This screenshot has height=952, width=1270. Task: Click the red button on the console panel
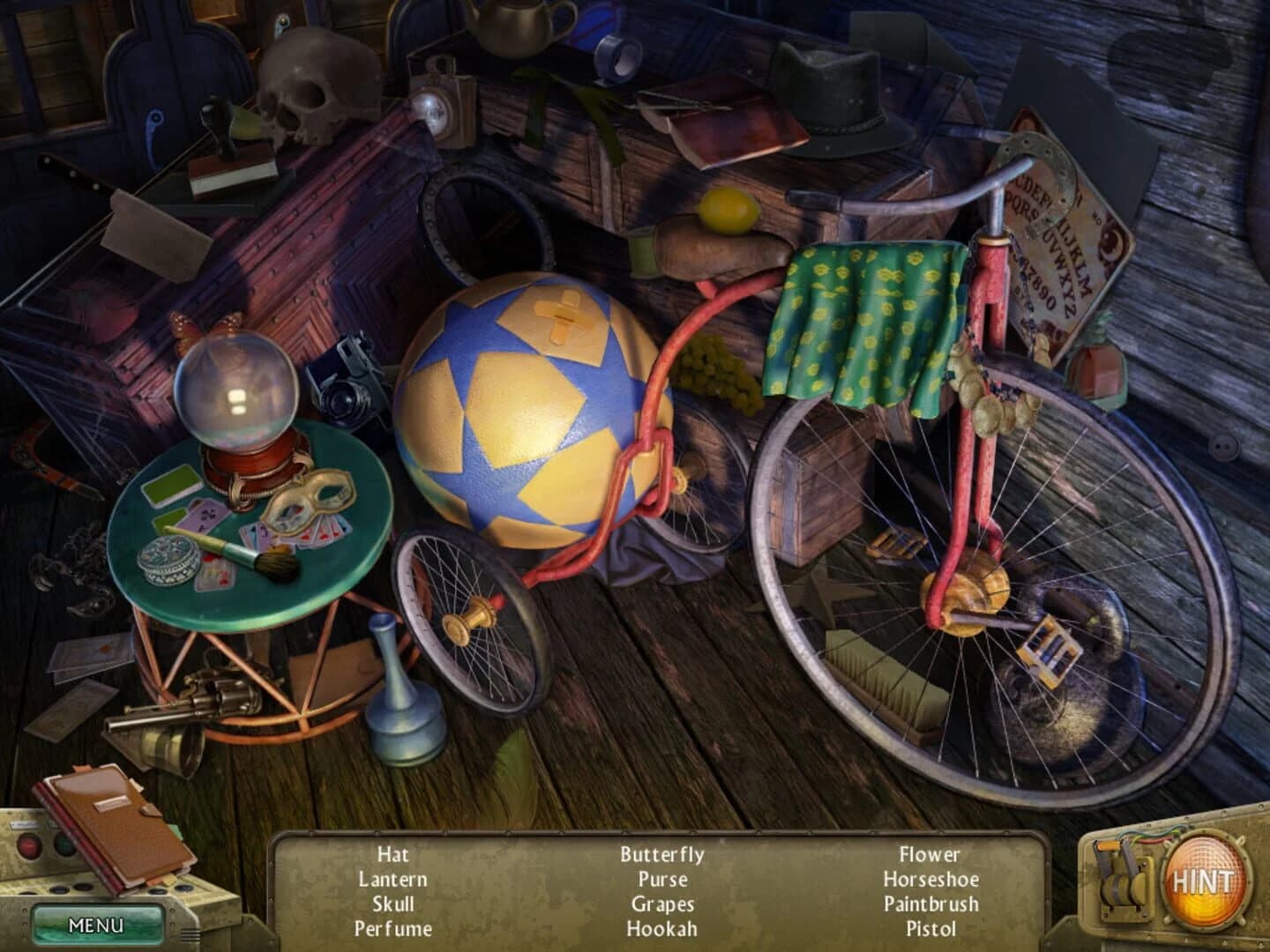tap(28, 844)
